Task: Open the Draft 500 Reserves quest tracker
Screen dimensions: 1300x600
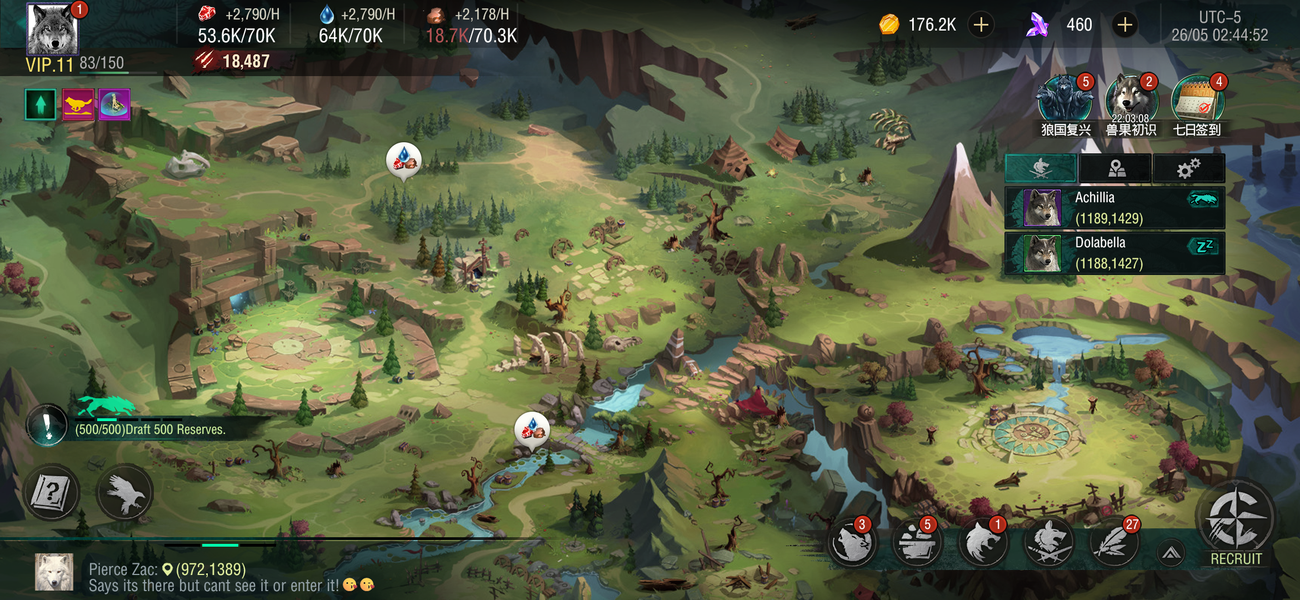Action: 150,429
